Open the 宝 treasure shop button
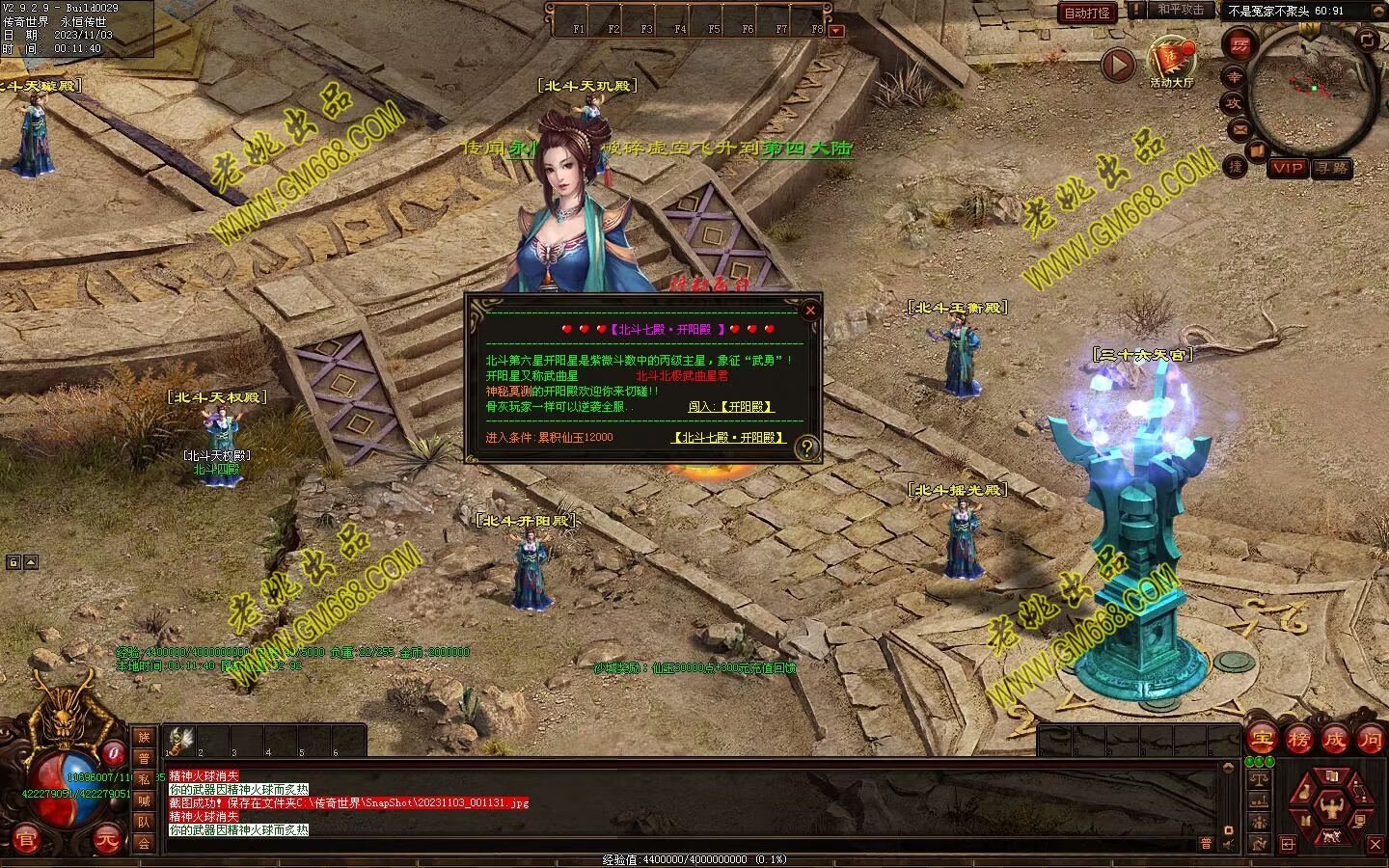This screenshot has height=868, width=1389. coord(1262,740)
